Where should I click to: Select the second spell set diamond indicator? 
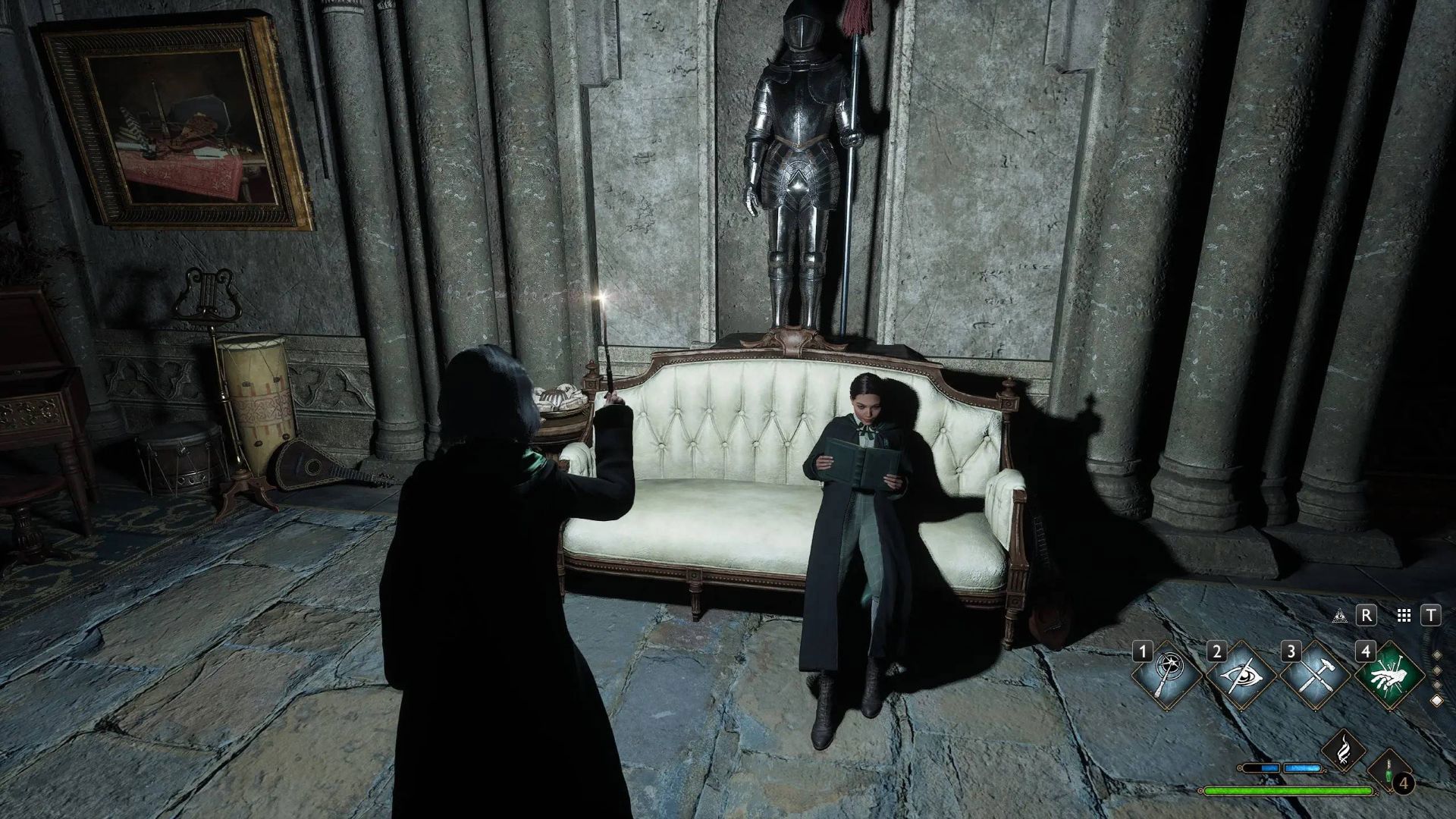[x=1436, y=670]
